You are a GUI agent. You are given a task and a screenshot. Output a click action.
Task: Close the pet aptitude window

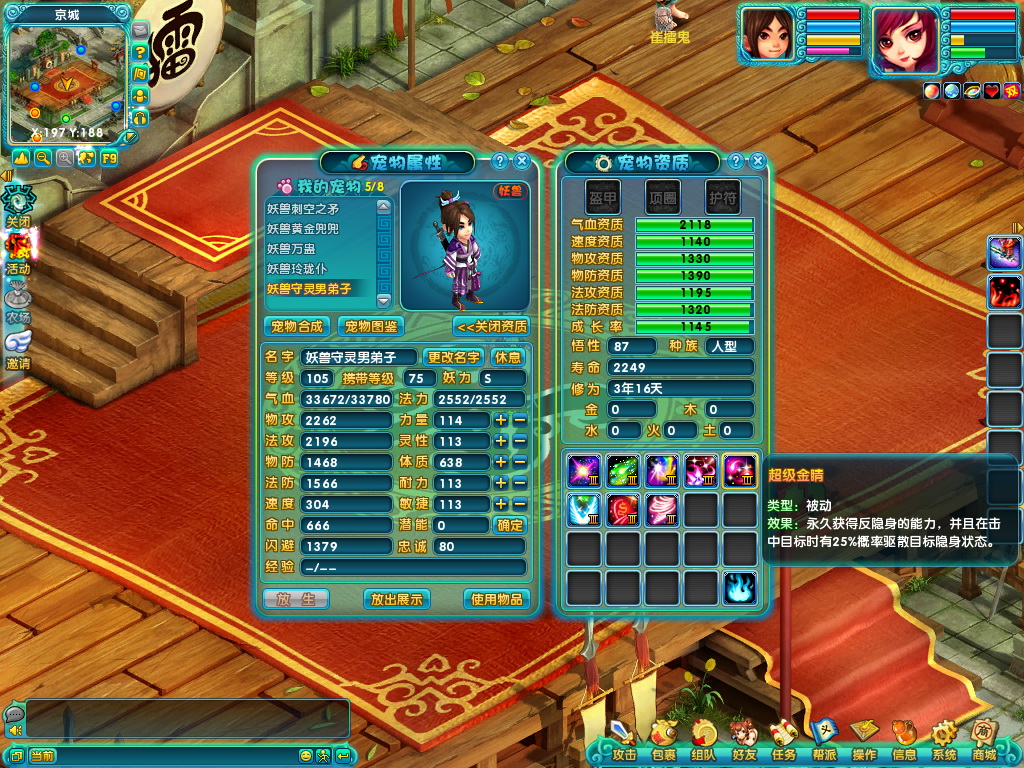point(758,161)
